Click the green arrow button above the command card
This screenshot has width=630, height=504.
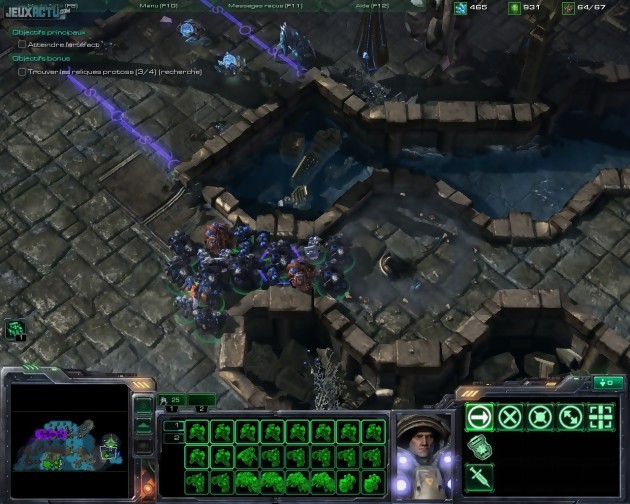tap(606, 383)
